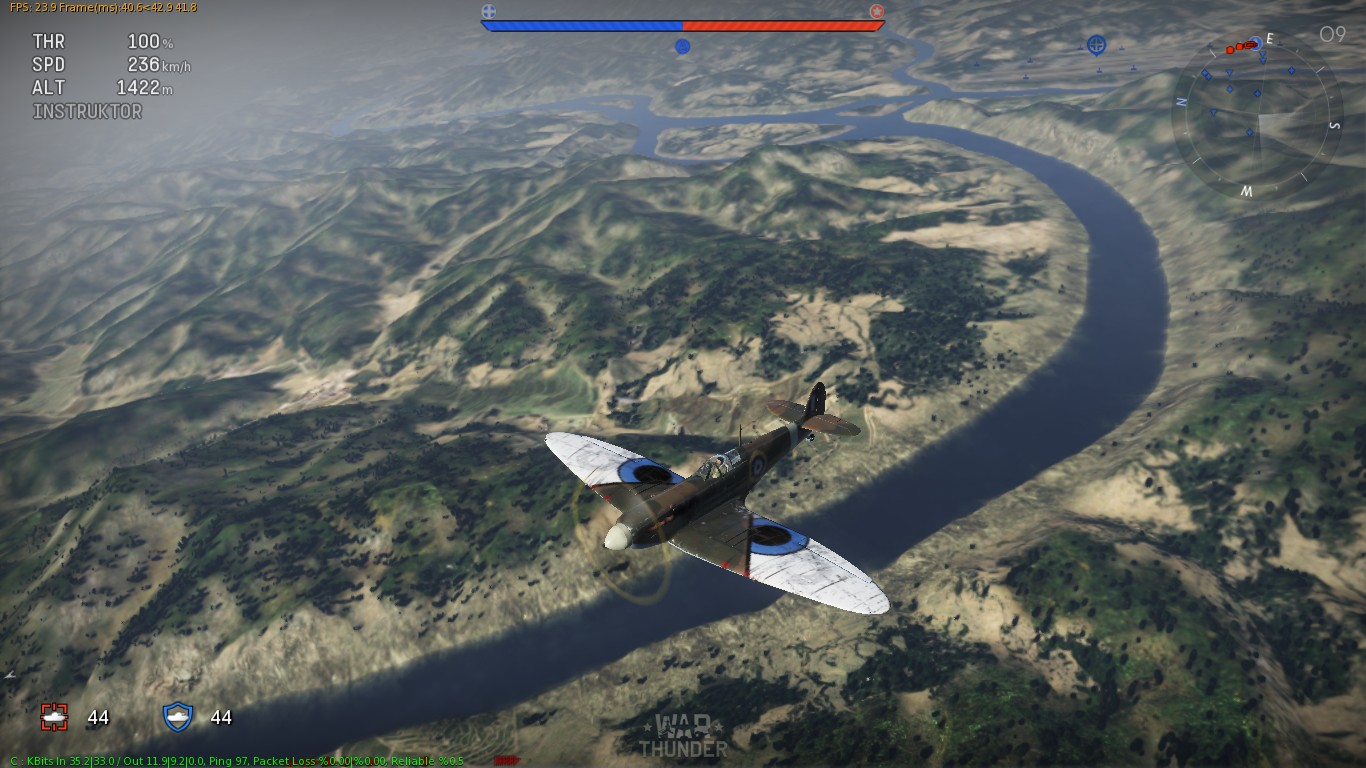Click the blue capture point indicator below ticket bar

pyautogui.click(x=683, y=46)
